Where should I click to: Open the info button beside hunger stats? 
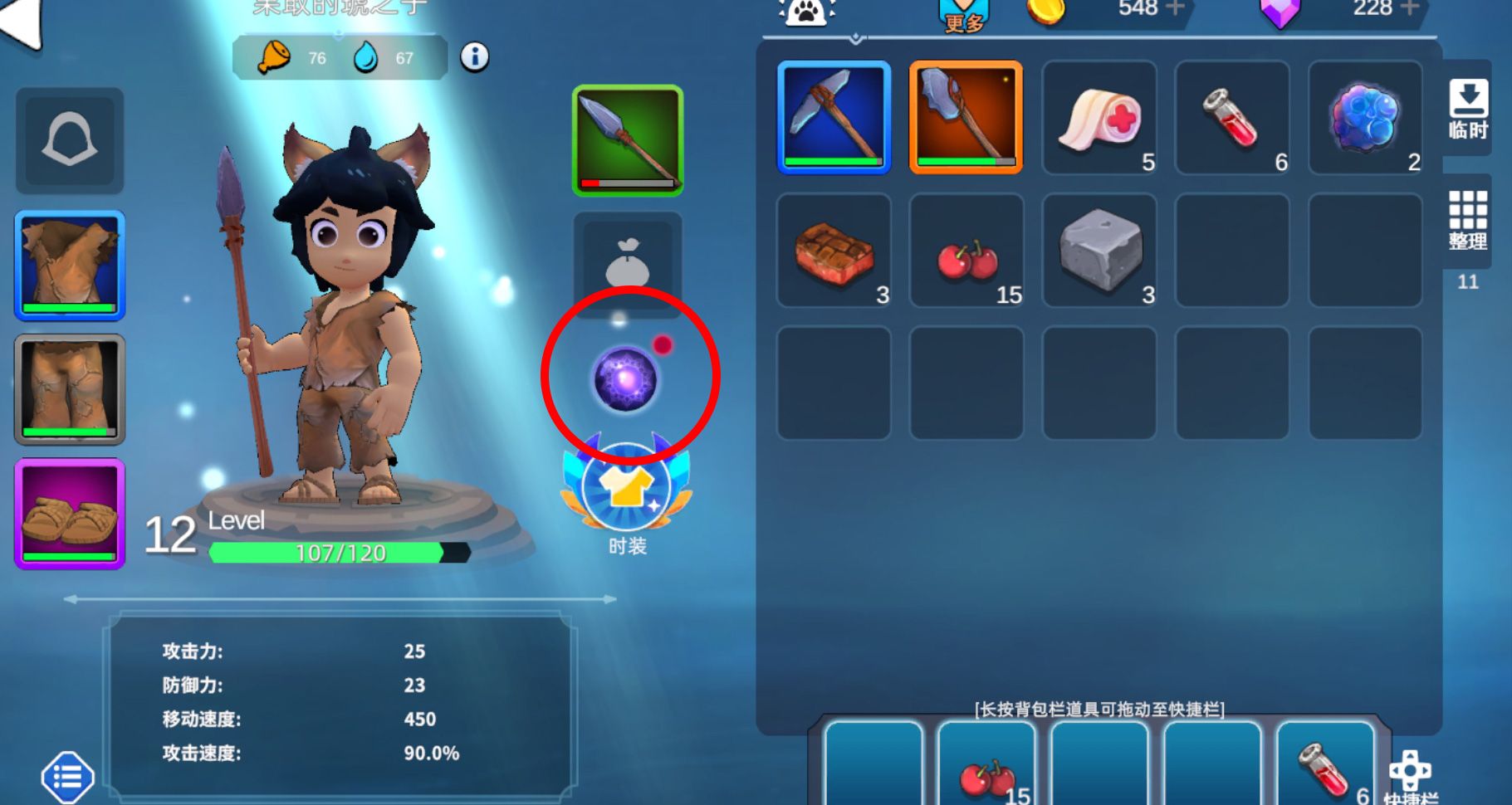[474, 57]
